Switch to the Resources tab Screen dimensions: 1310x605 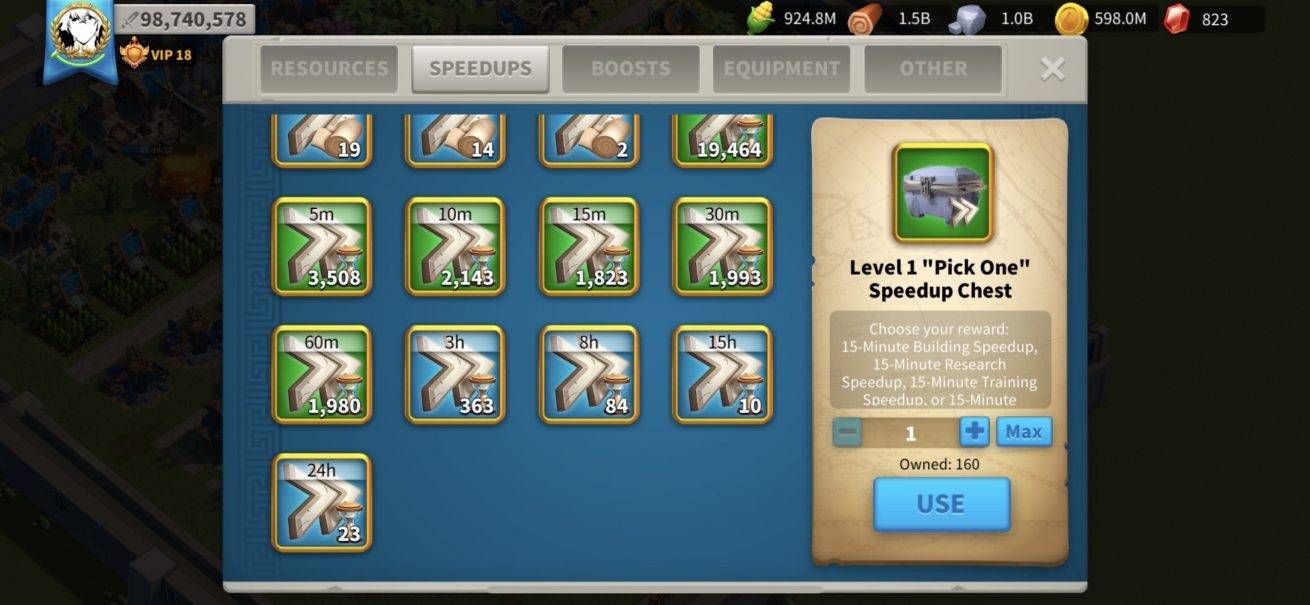(329, 69)
